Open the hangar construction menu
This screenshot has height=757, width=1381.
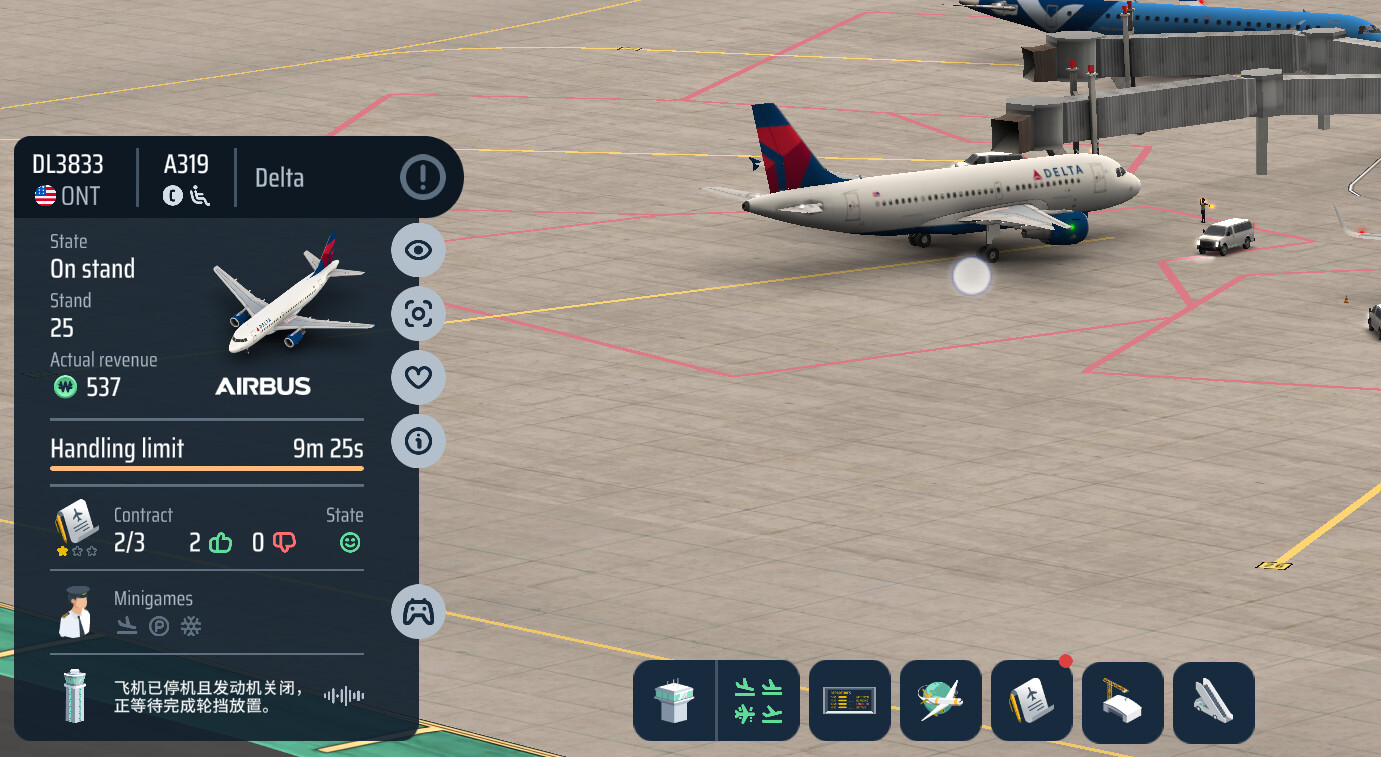pos(1122,701)
